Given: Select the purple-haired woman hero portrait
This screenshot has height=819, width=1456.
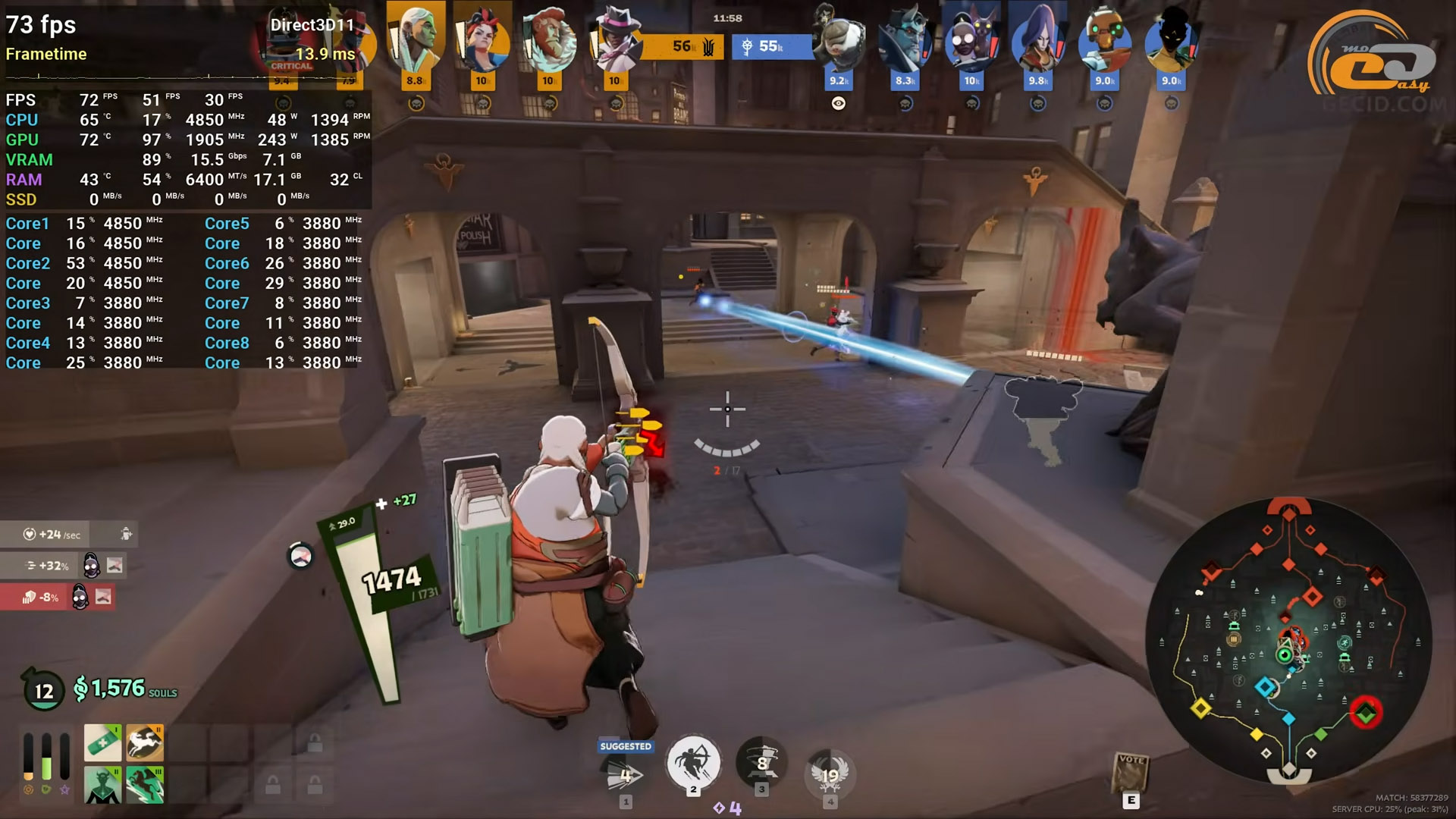Looking at the screenshot, I should click(x=1037, y=42).
